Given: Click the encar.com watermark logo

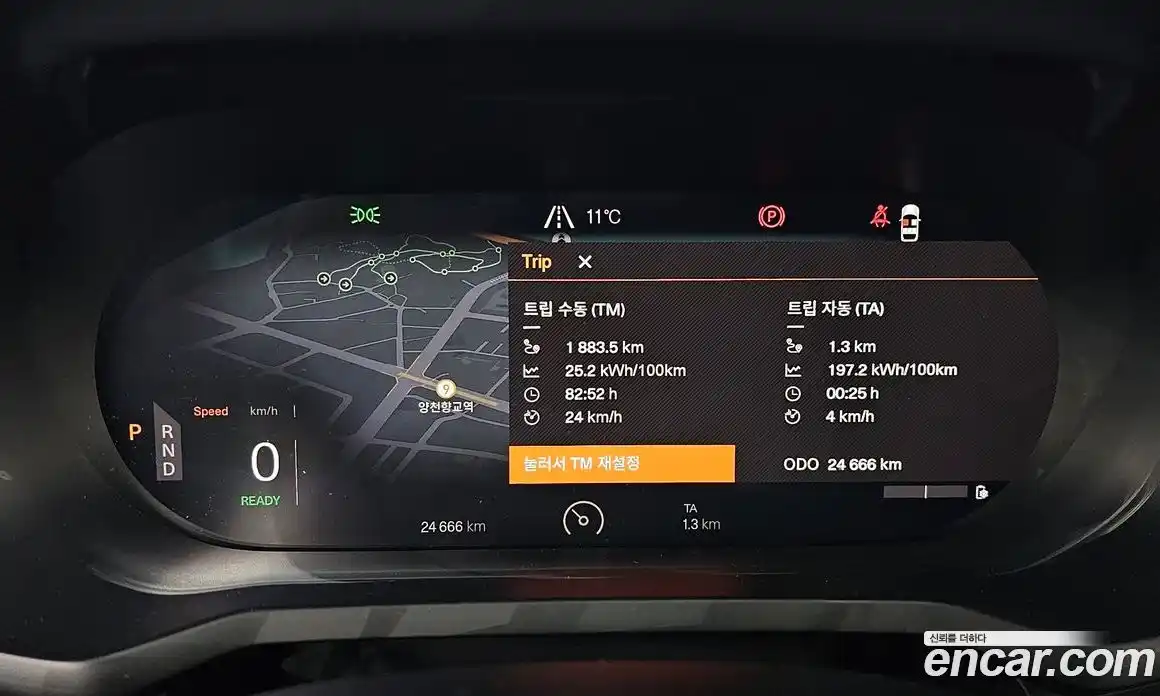Looking at the screenshot, I should (1038, 661).
